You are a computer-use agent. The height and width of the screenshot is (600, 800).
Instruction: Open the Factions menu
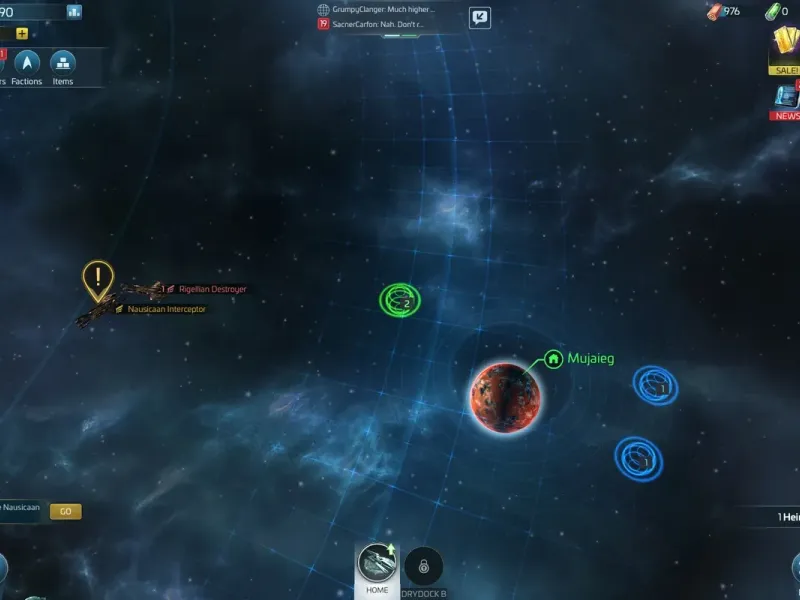click(x=27, y=66)
